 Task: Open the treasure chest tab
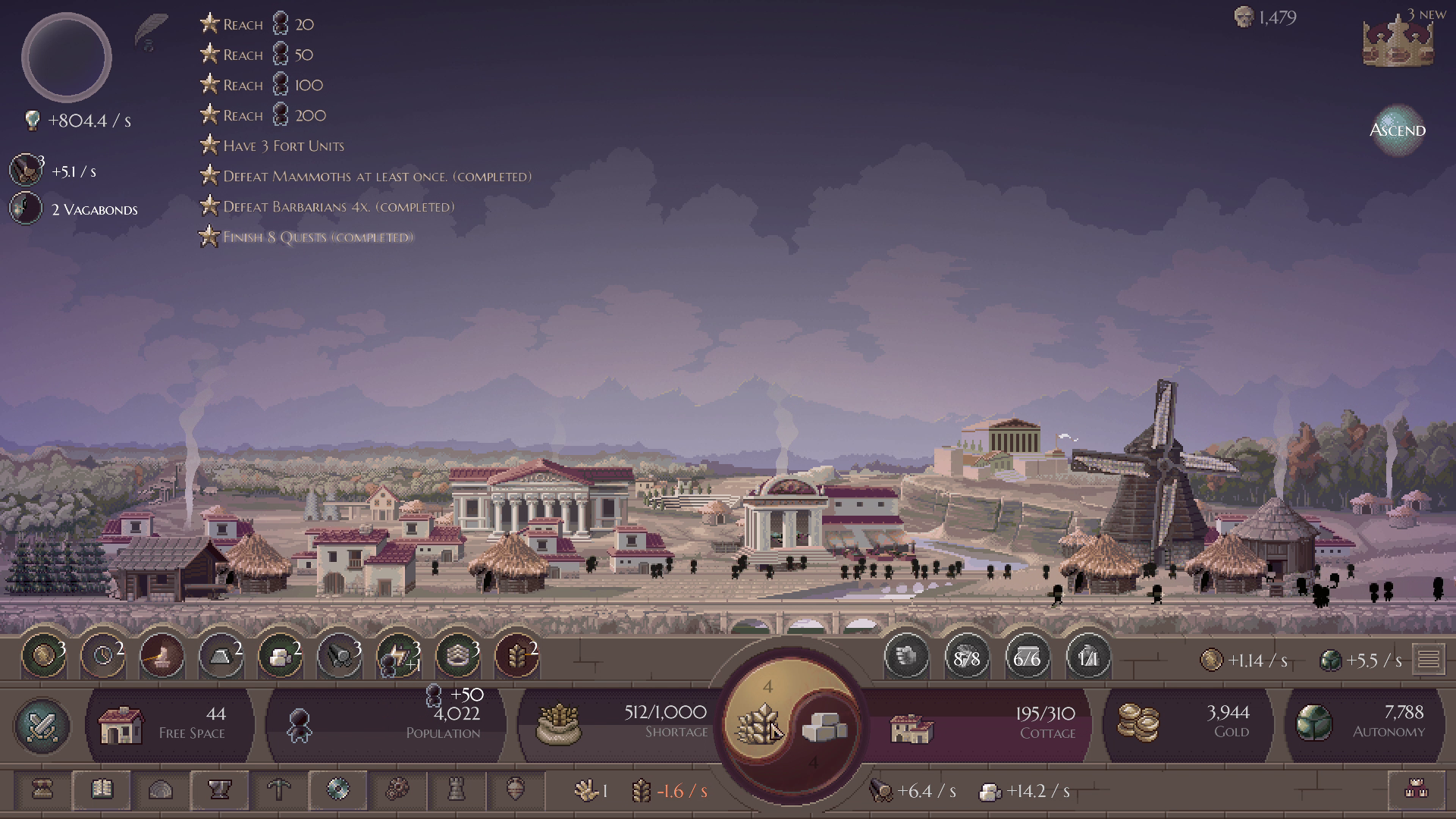(42, 790)
